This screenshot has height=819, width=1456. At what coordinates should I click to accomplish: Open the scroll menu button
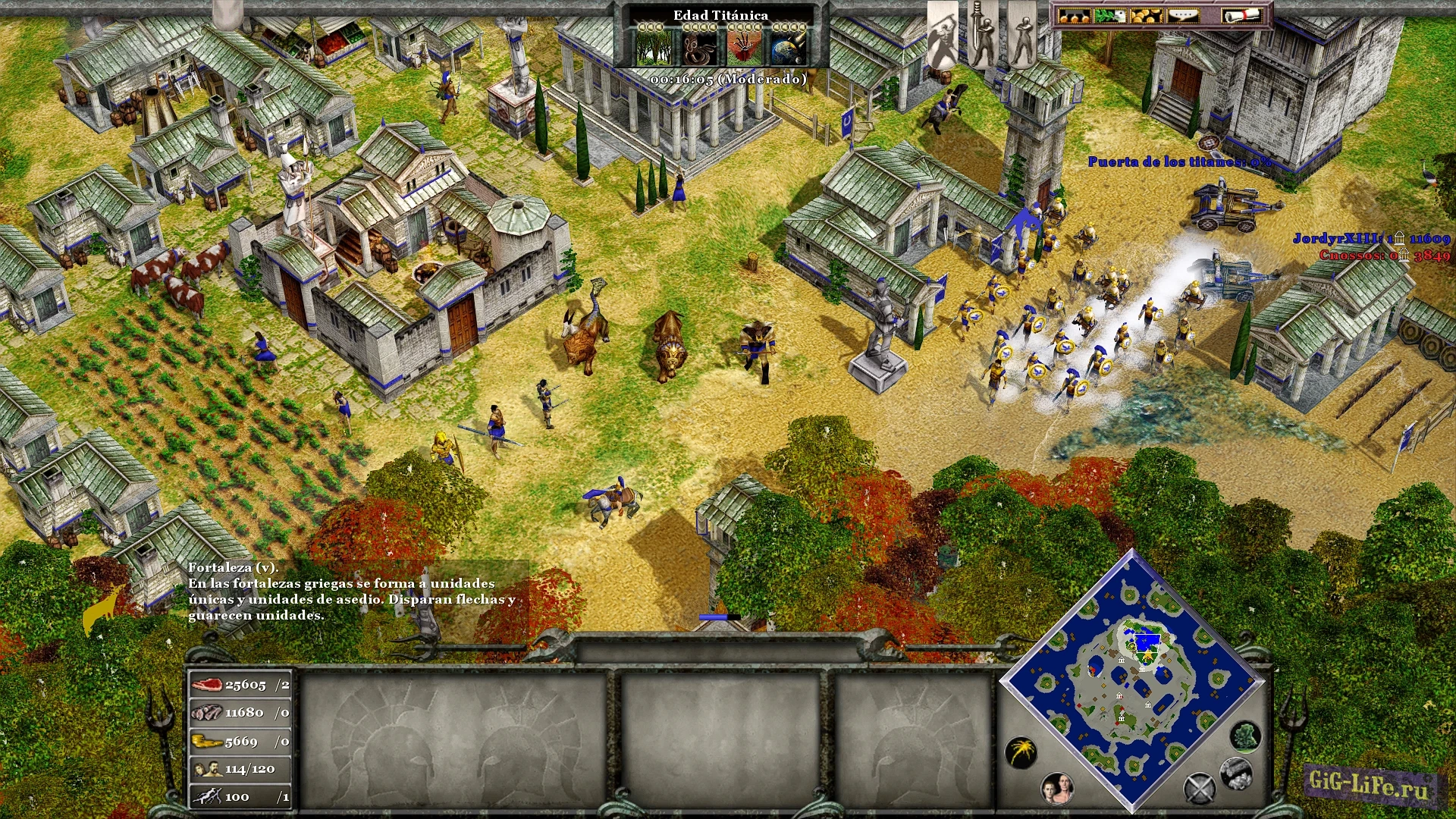click(1241, 15)
